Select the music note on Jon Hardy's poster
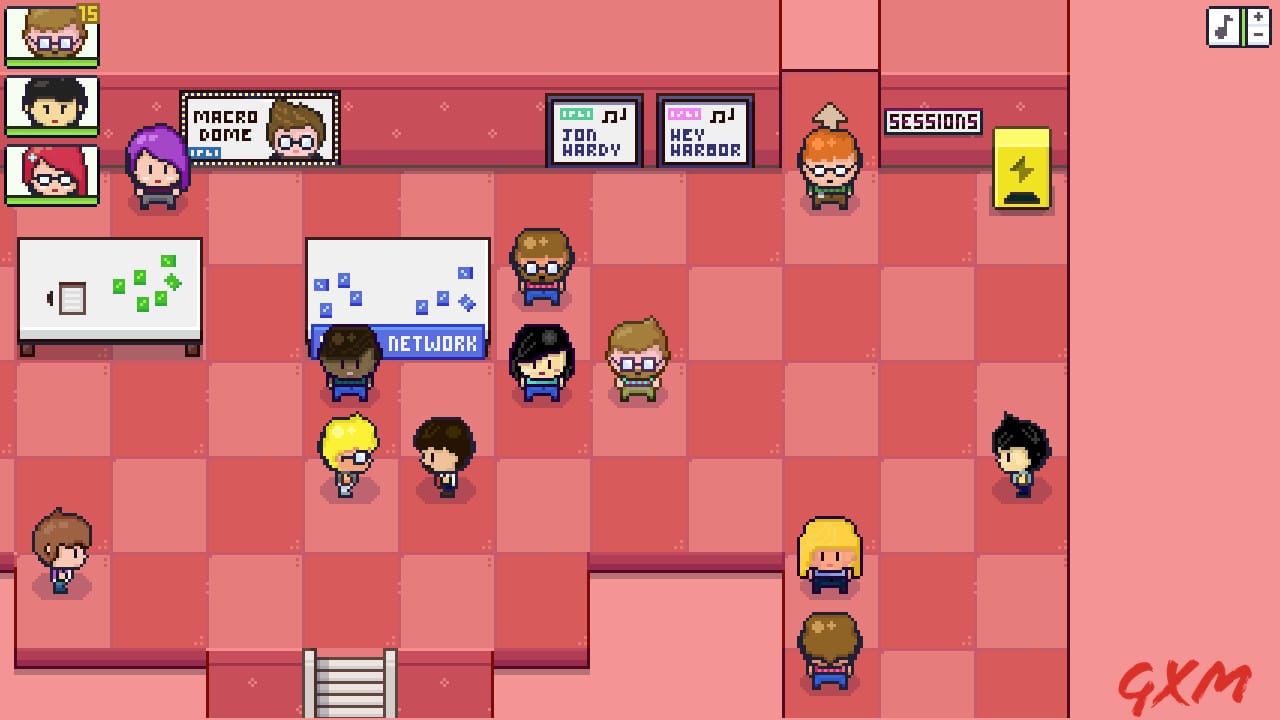Screen dimensions: 1280x720 (615, 114)
